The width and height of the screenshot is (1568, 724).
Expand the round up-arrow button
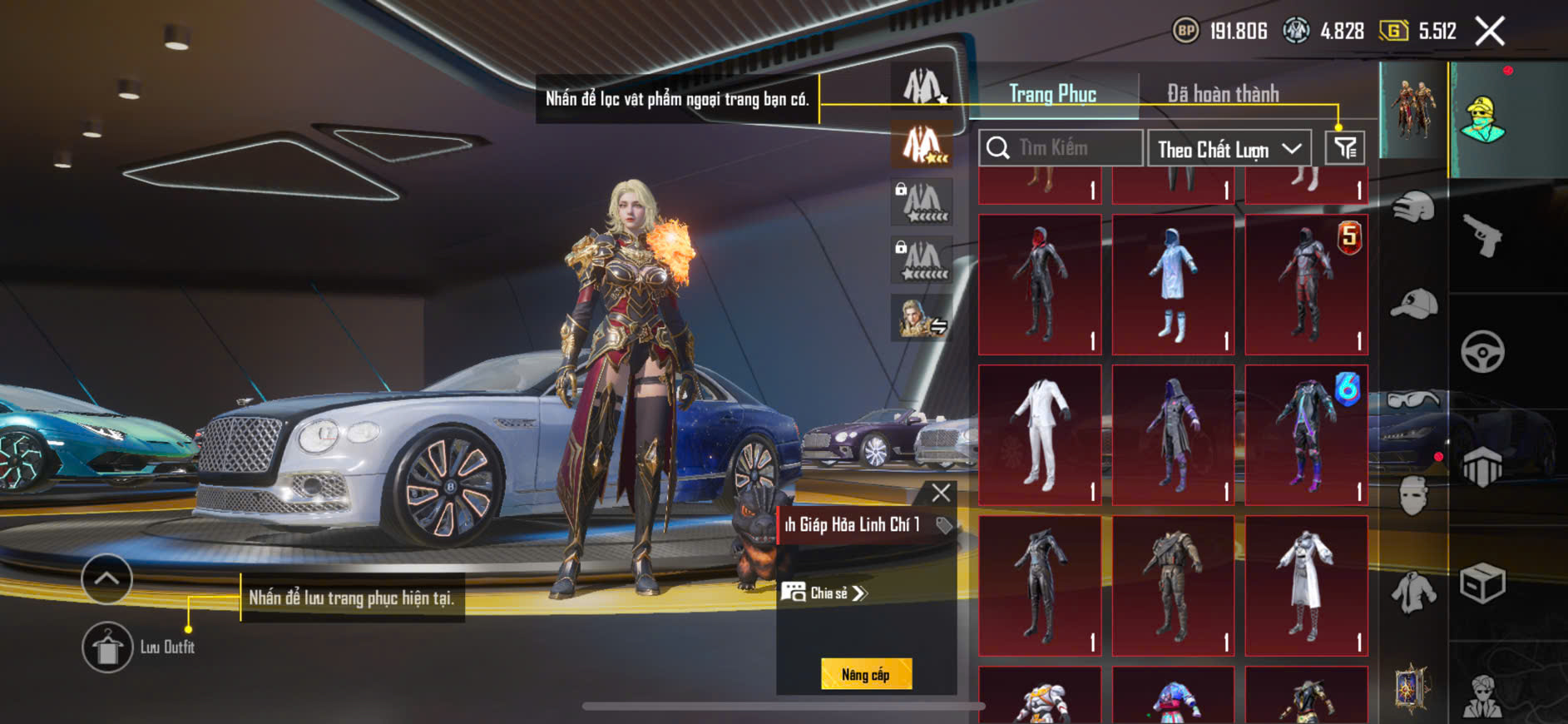click(106, 578)
